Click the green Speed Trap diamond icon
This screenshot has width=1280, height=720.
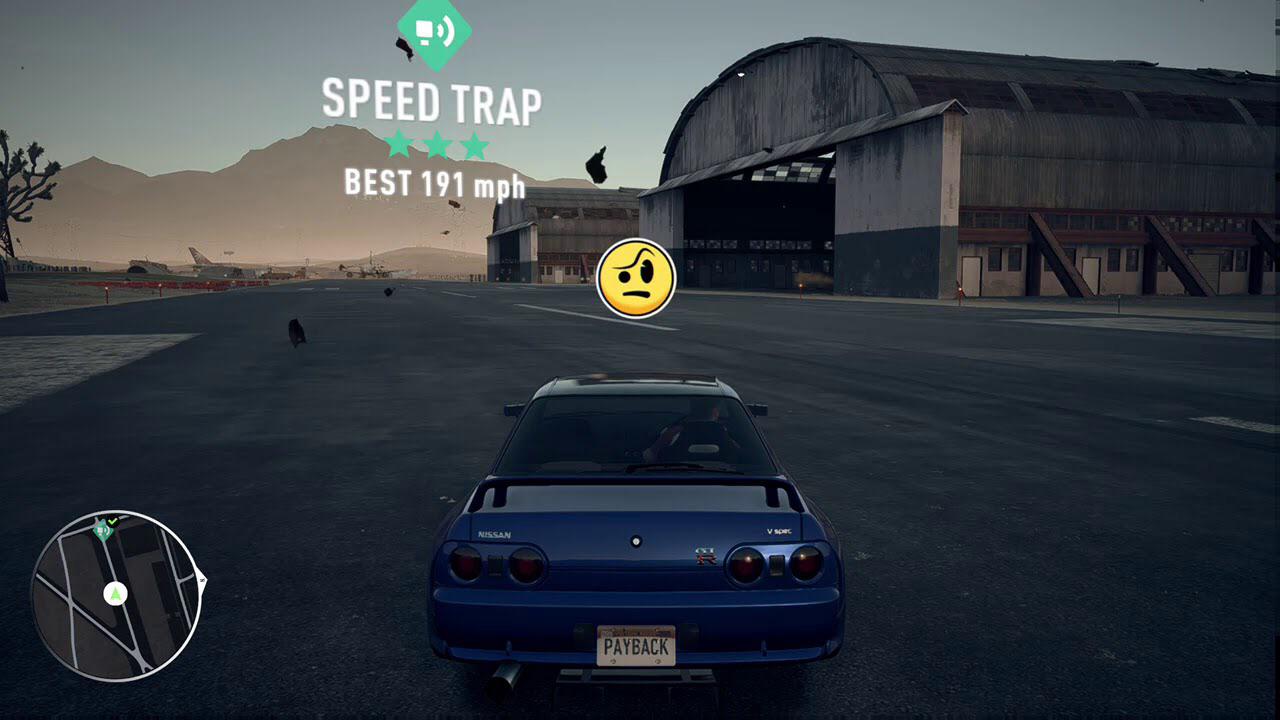434,32
